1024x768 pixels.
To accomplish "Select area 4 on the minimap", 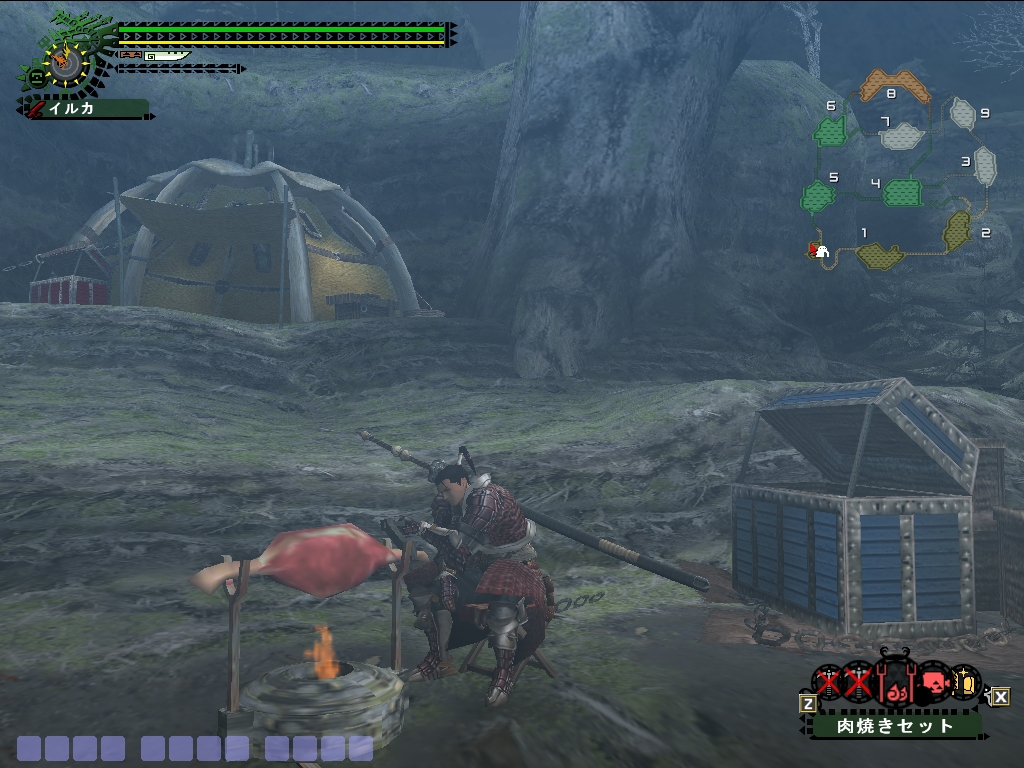I will 903,191.
